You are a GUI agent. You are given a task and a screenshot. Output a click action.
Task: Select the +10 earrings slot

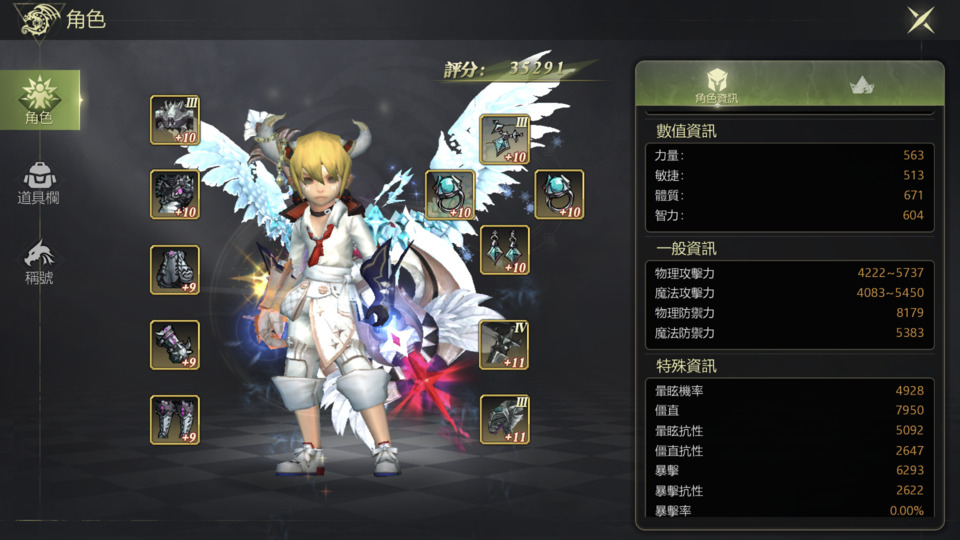[x=505, y=250]
